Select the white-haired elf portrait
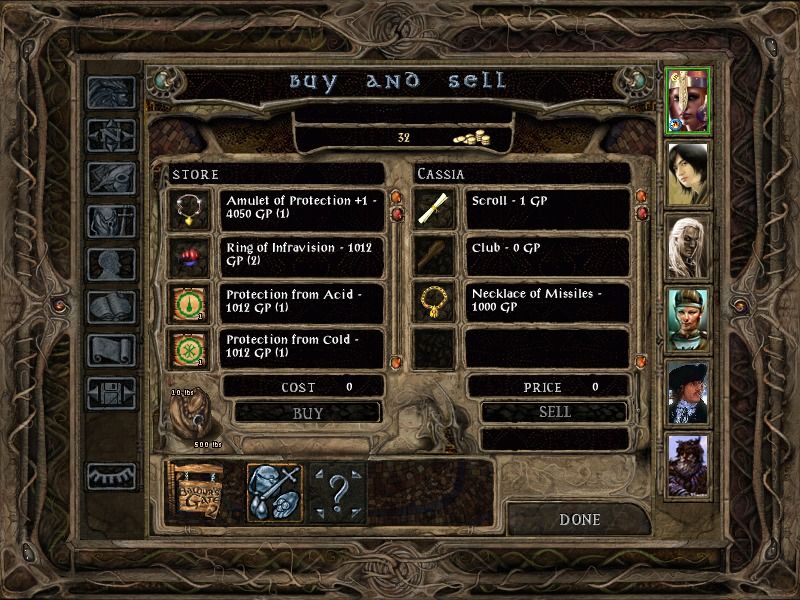The height and width of the screenshot is (600, 800). pos(688,246)
